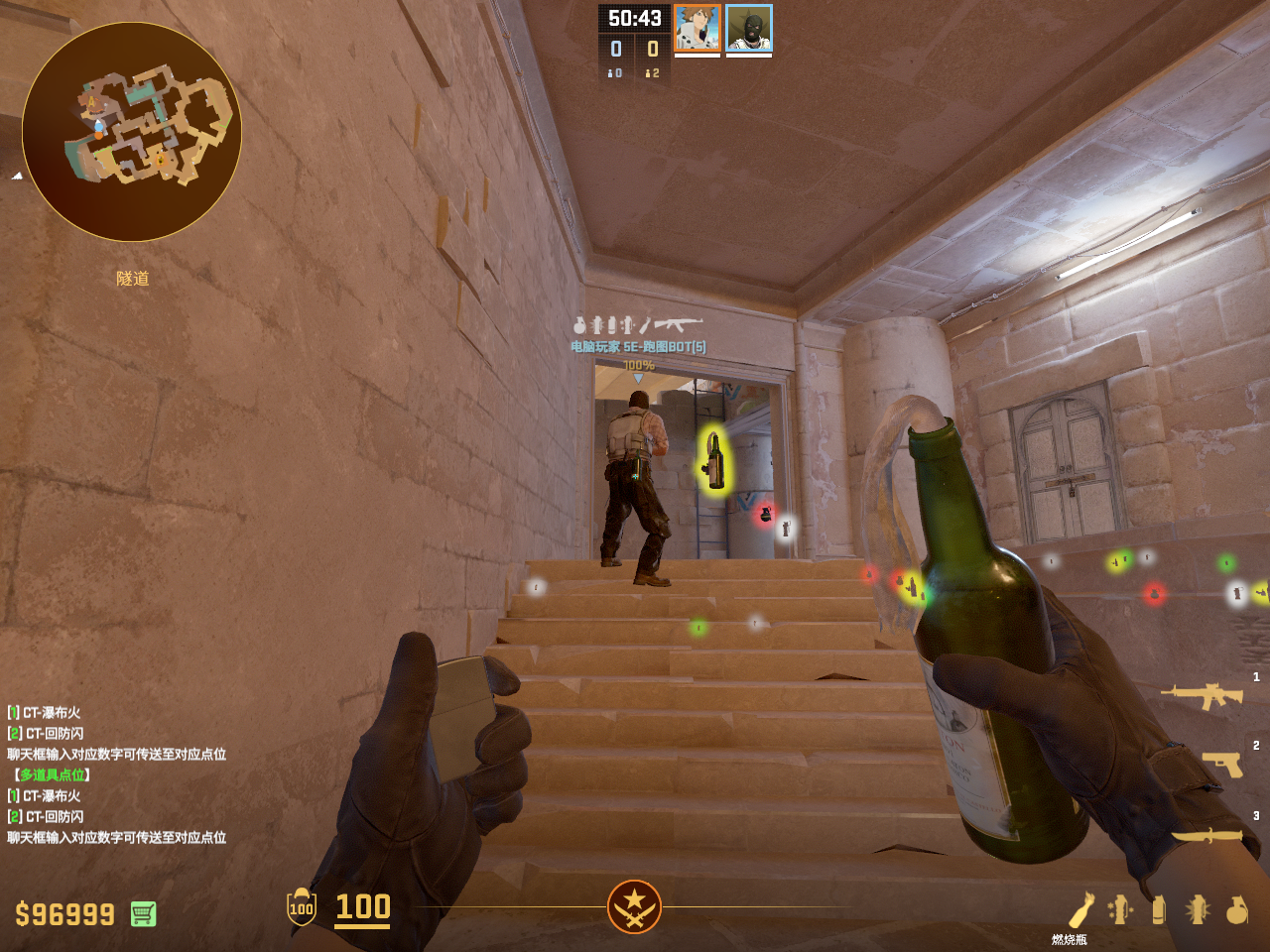Image resolution: width=1270 pixels, height=952 pixels.
Task: Click the circular radar minimap
Action: pyautogui.click(x=132, y=132)
